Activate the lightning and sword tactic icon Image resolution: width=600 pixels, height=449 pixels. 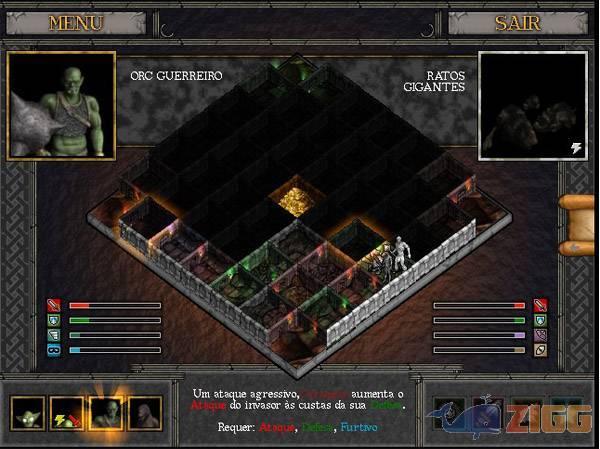point(66,411)
